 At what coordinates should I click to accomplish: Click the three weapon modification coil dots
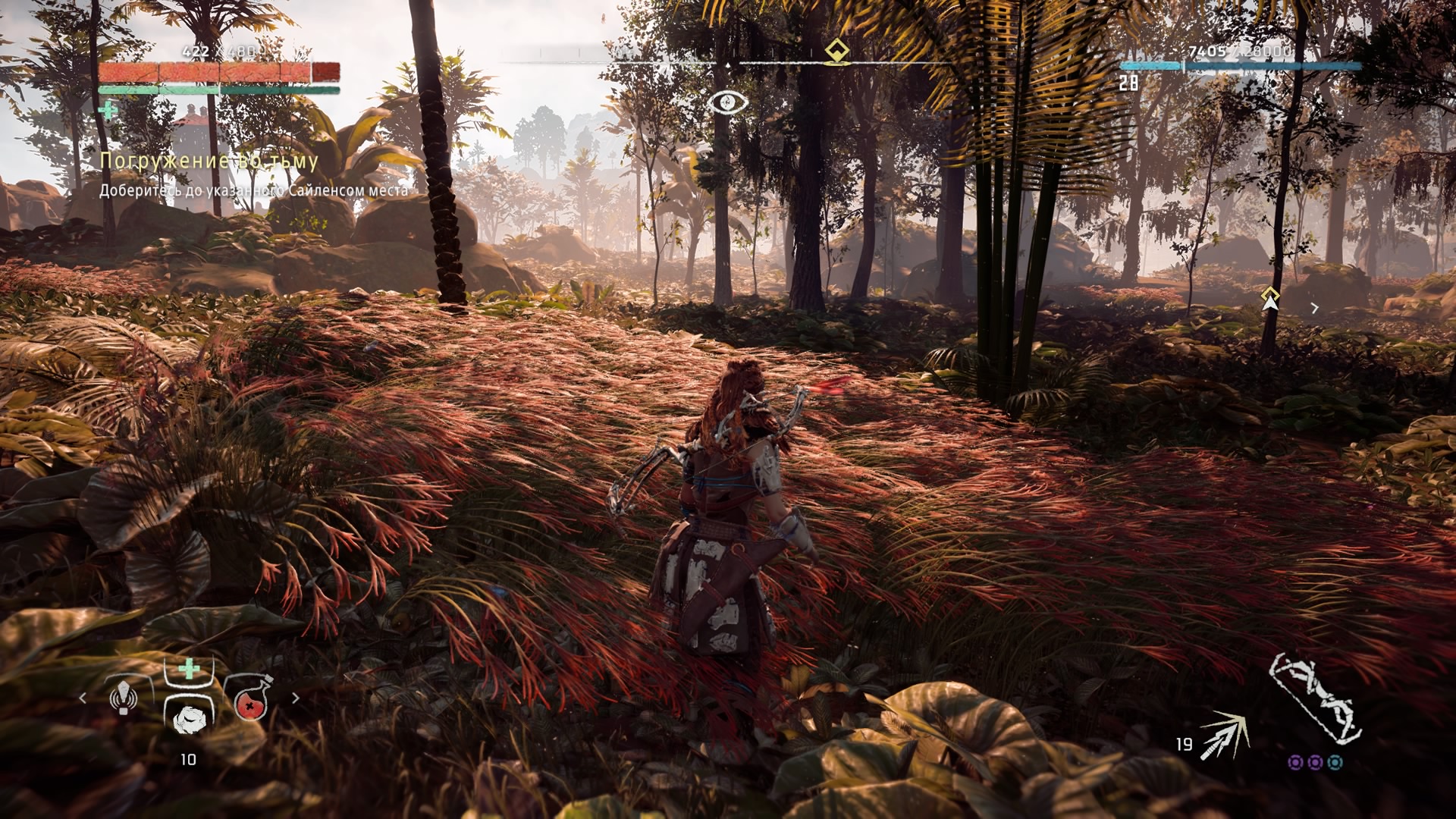point(1315,762)
